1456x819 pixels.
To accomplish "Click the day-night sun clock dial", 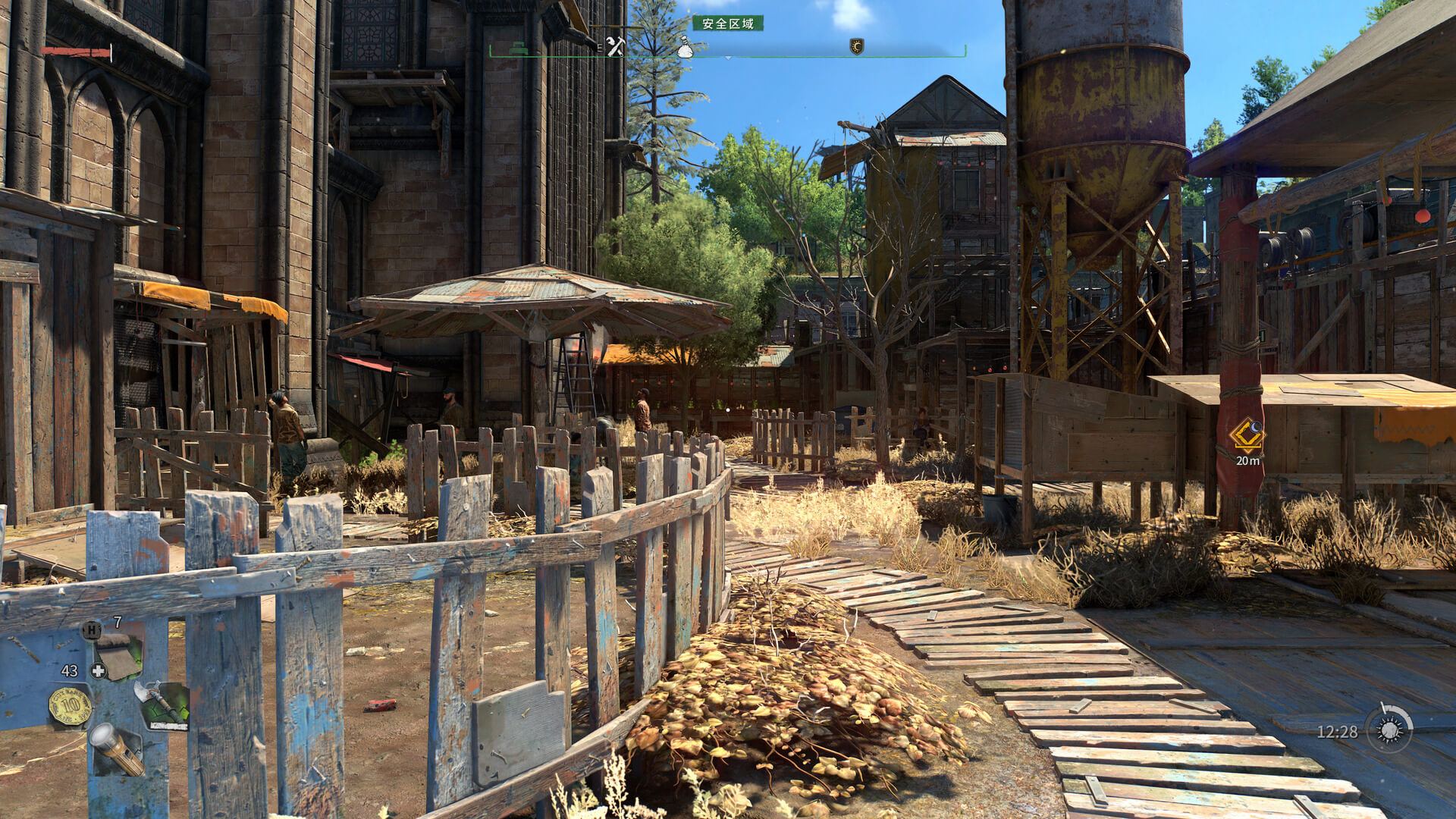I will [x=1389, y=730].
